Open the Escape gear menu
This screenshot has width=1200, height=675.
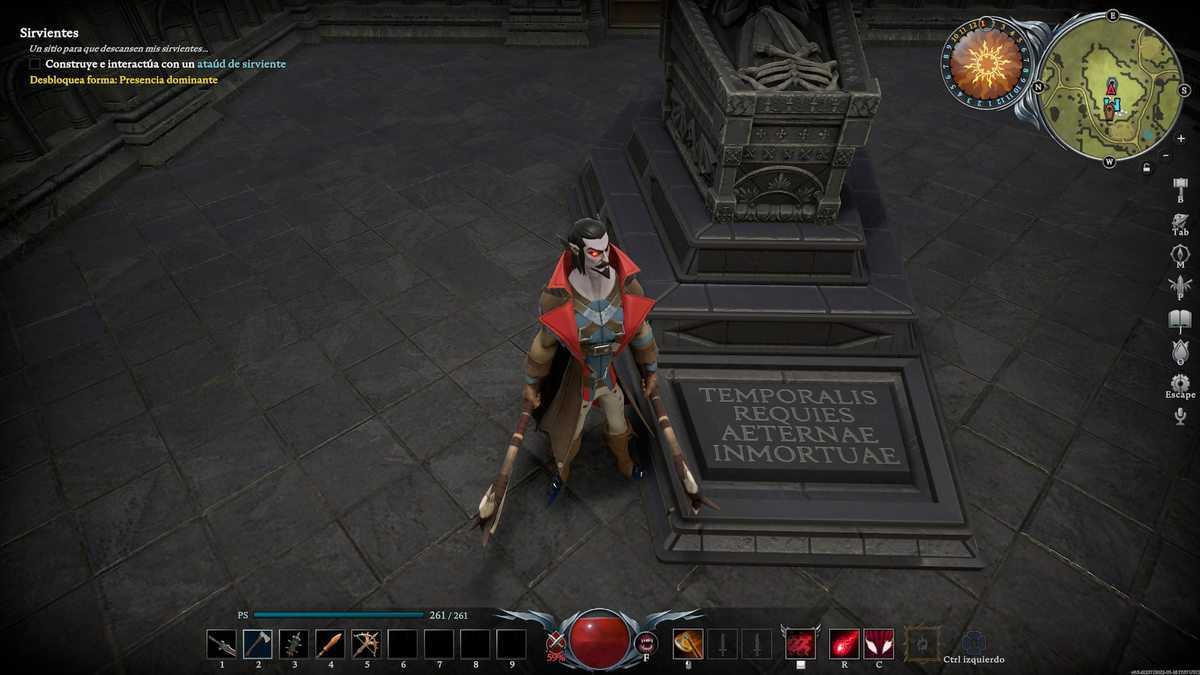(x=1180, y=383)
